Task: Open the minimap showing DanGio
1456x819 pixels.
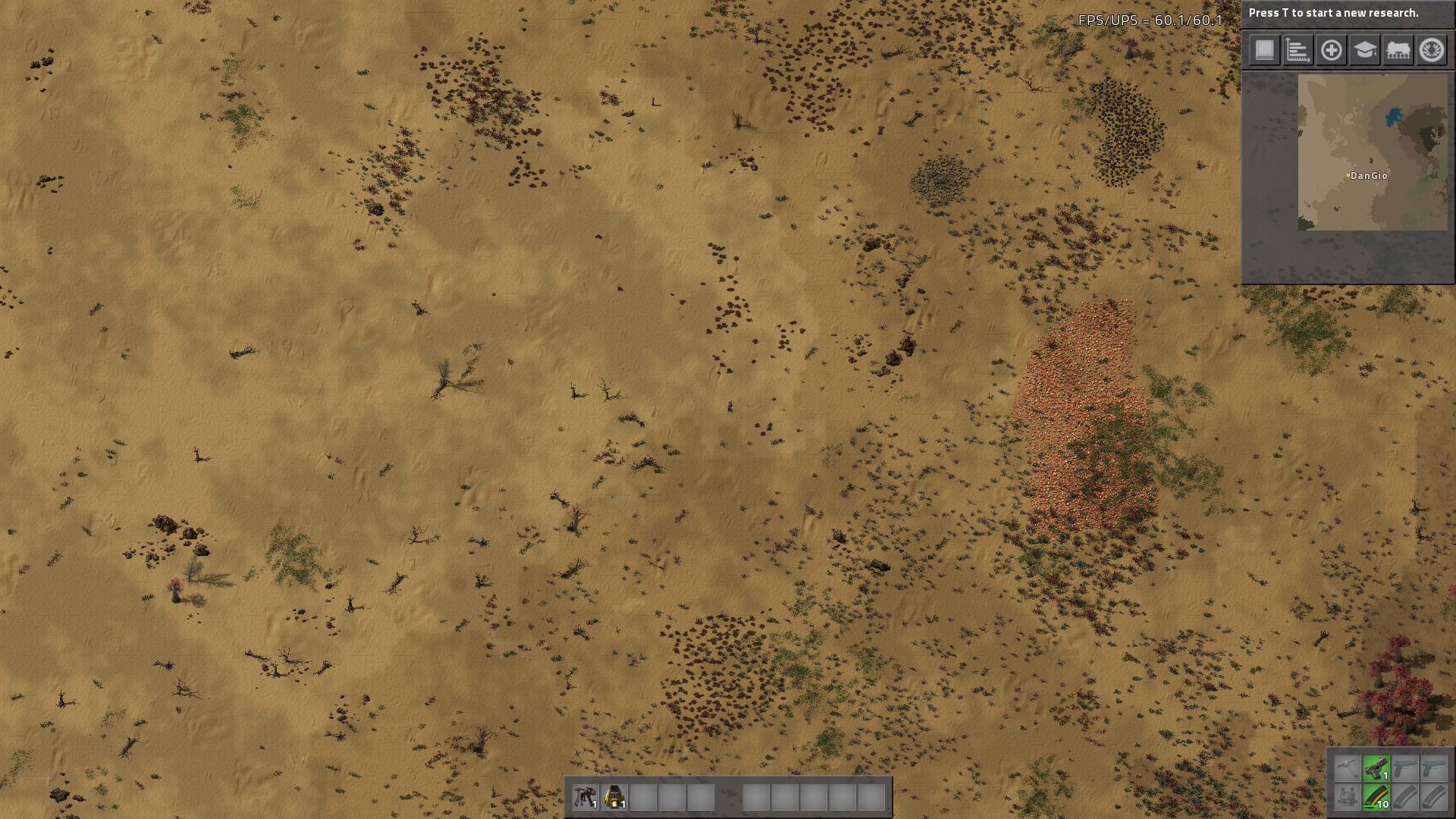Action: coord(1372,152)
